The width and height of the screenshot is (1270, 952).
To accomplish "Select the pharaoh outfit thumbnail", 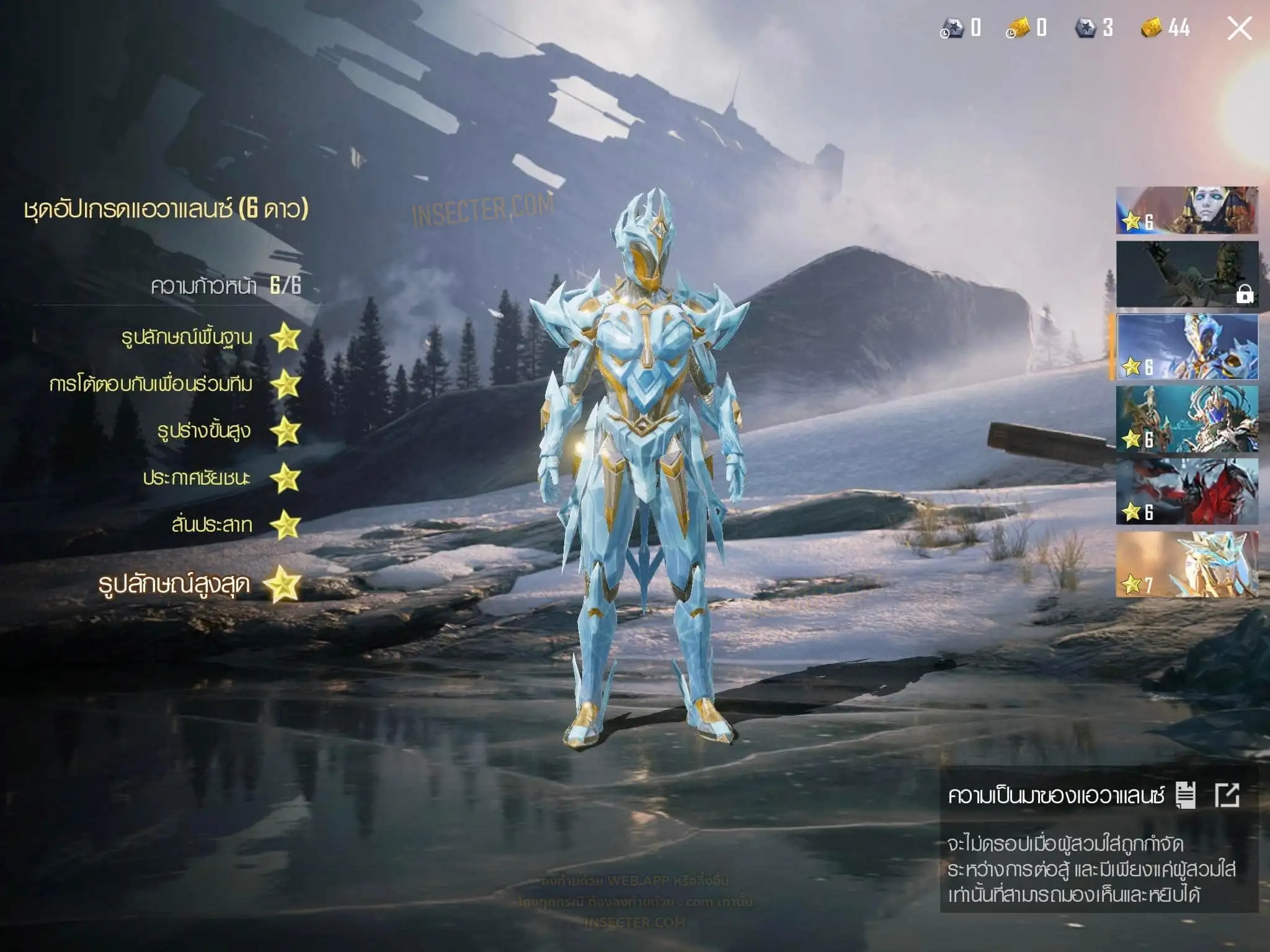I will [x=1187, y=211].
